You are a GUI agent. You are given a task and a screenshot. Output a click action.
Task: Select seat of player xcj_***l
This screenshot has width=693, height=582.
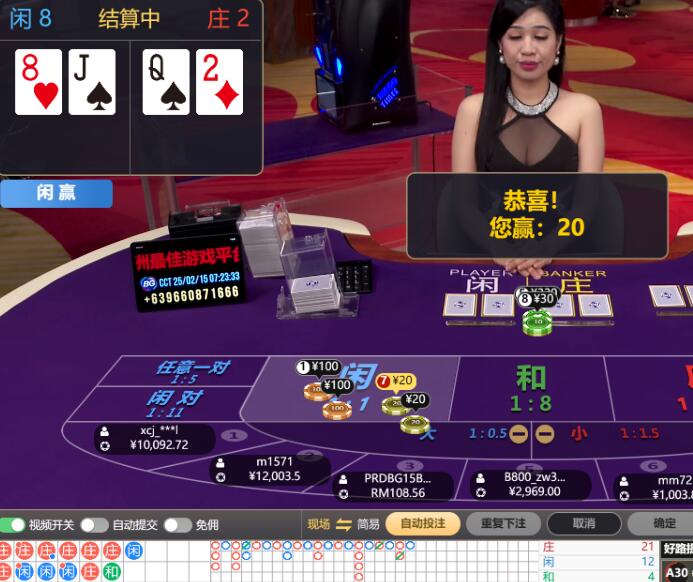point(157,438)
